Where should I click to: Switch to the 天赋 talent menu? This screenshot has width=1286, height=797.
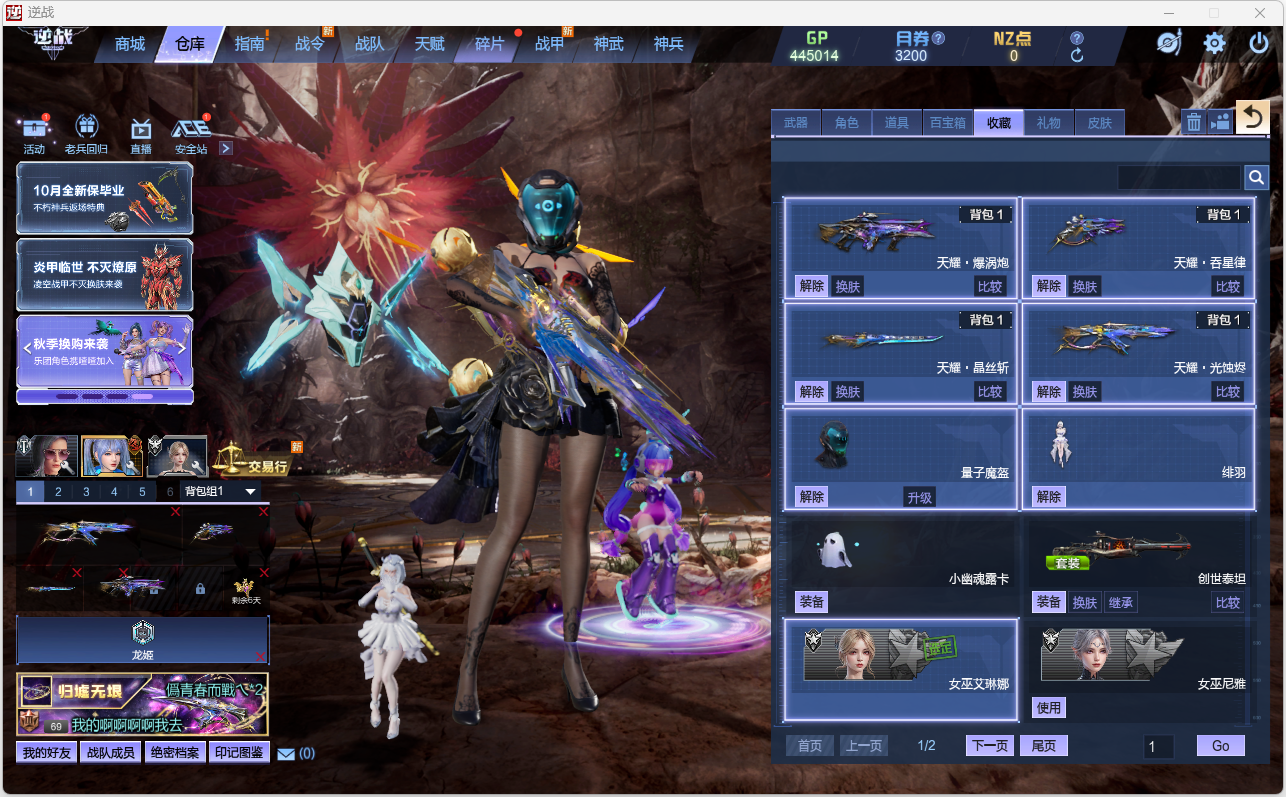pyautogui.click(x=429, y=44)
